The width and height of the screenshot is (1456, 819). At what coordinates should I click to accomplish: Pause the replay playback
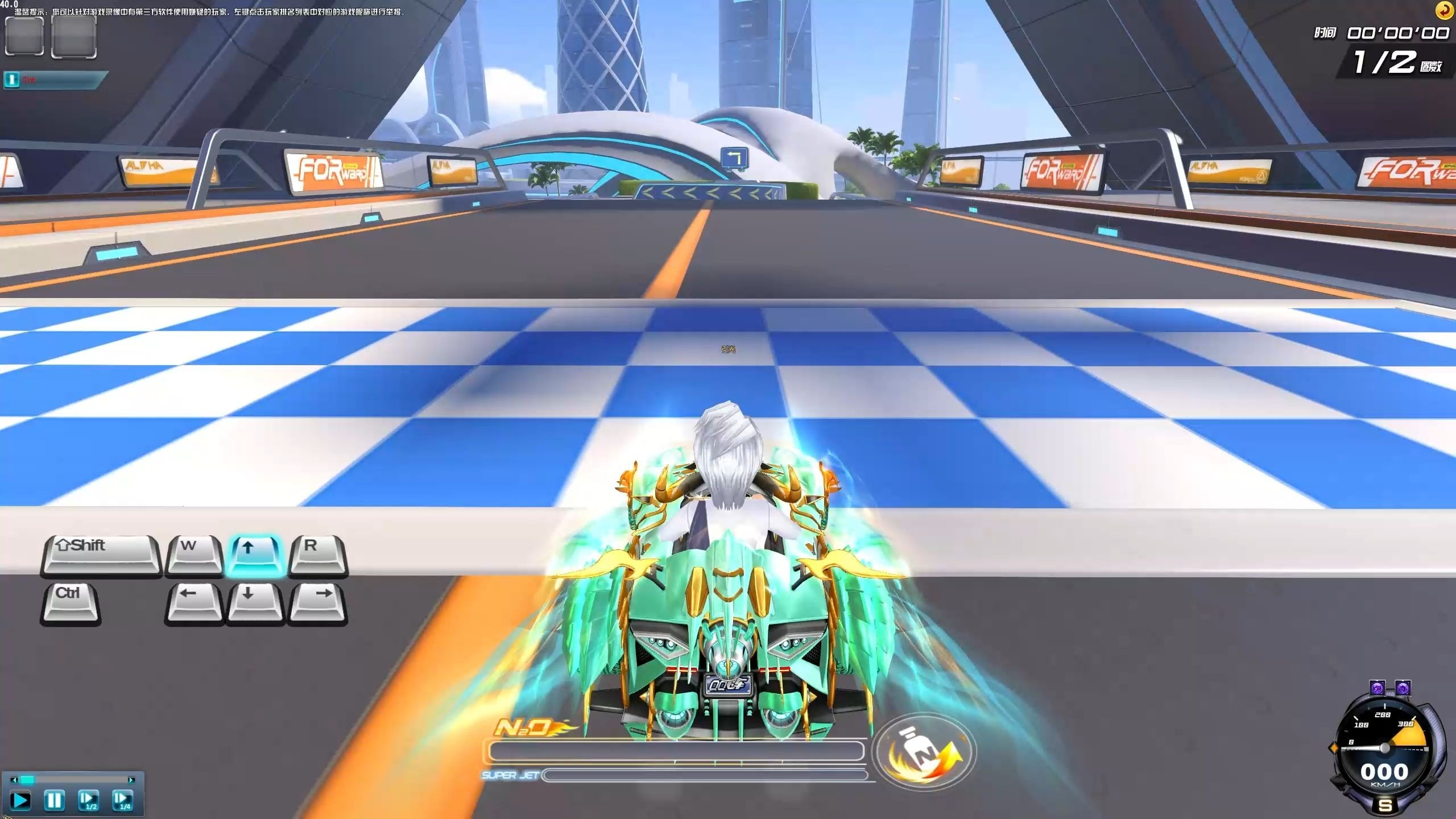pos(54,800)
